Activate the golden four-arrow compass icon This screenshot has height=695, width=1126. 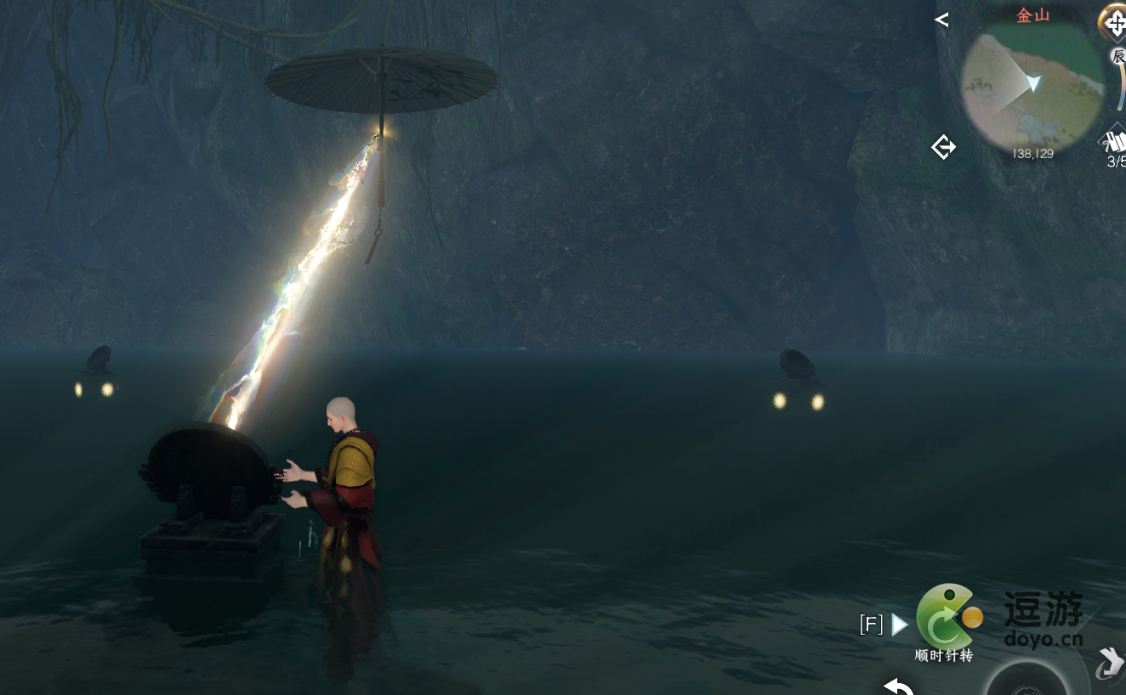click(x=1113, y=23)
